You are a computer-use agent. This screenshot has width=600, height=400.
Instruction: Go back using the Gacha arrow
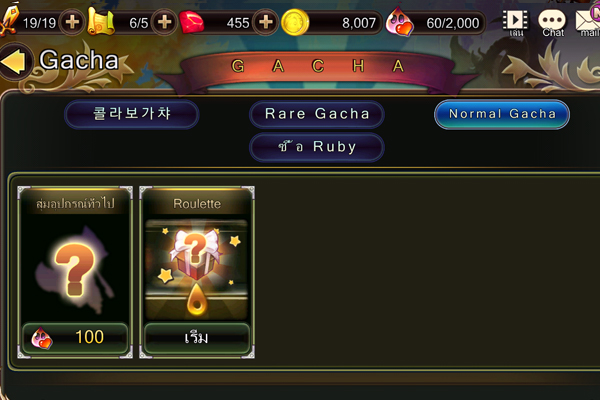[x=14, y=62]
